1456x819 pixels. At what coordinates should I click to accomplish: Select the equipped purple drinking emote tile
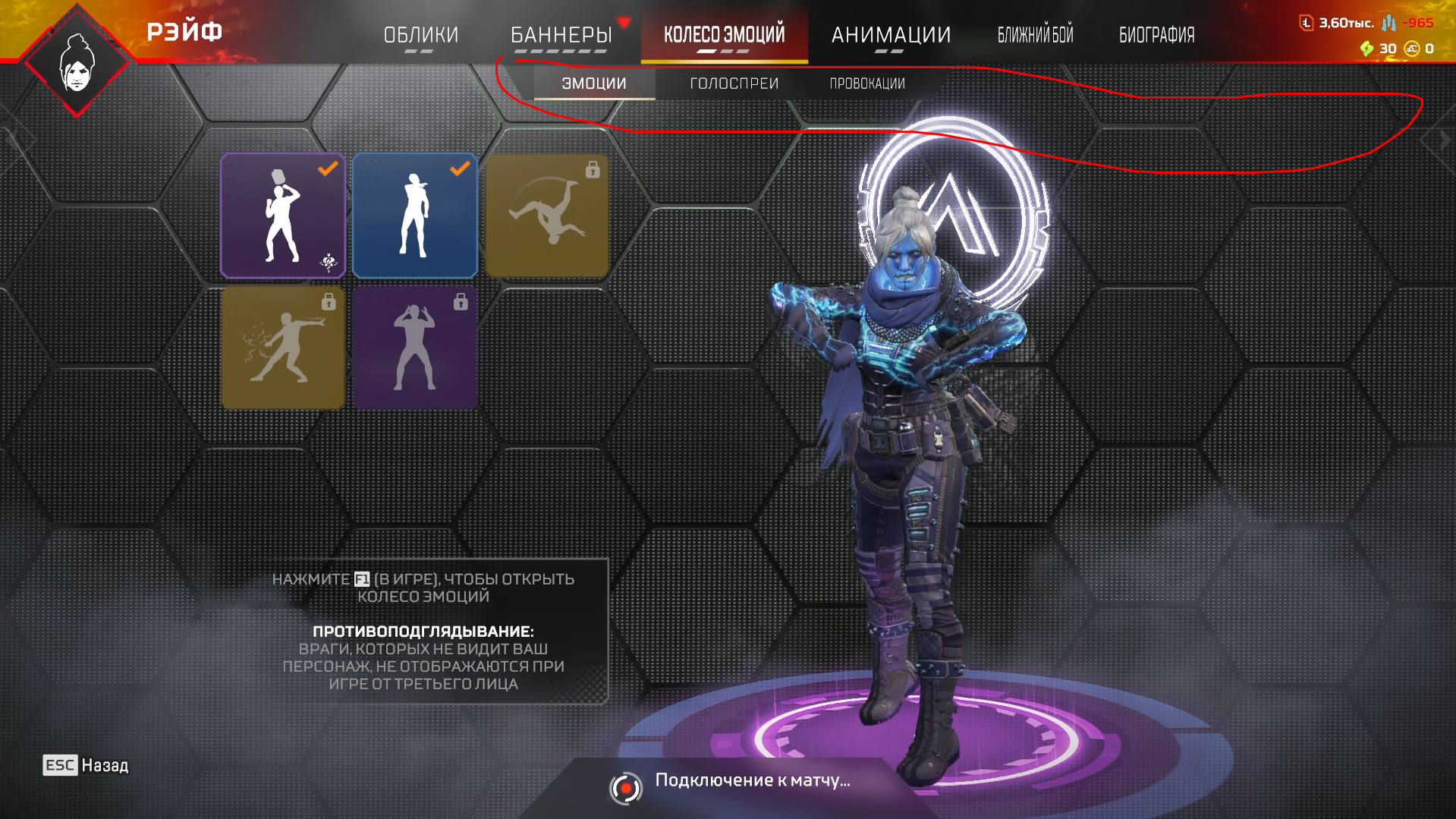283,216
